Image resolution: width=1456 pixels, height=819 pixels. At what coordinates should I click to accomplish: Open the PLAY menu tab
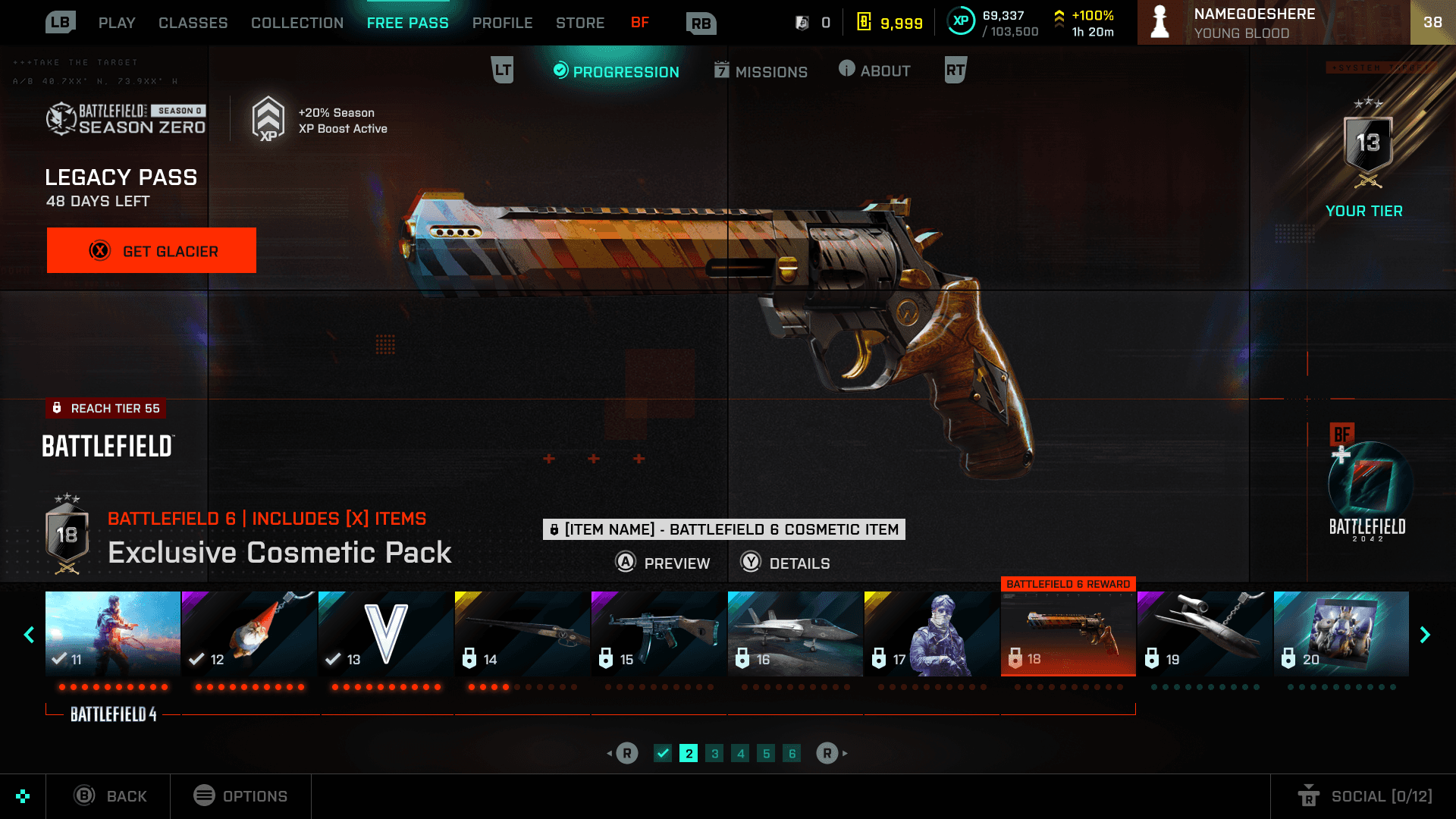(x=117, y=23)
